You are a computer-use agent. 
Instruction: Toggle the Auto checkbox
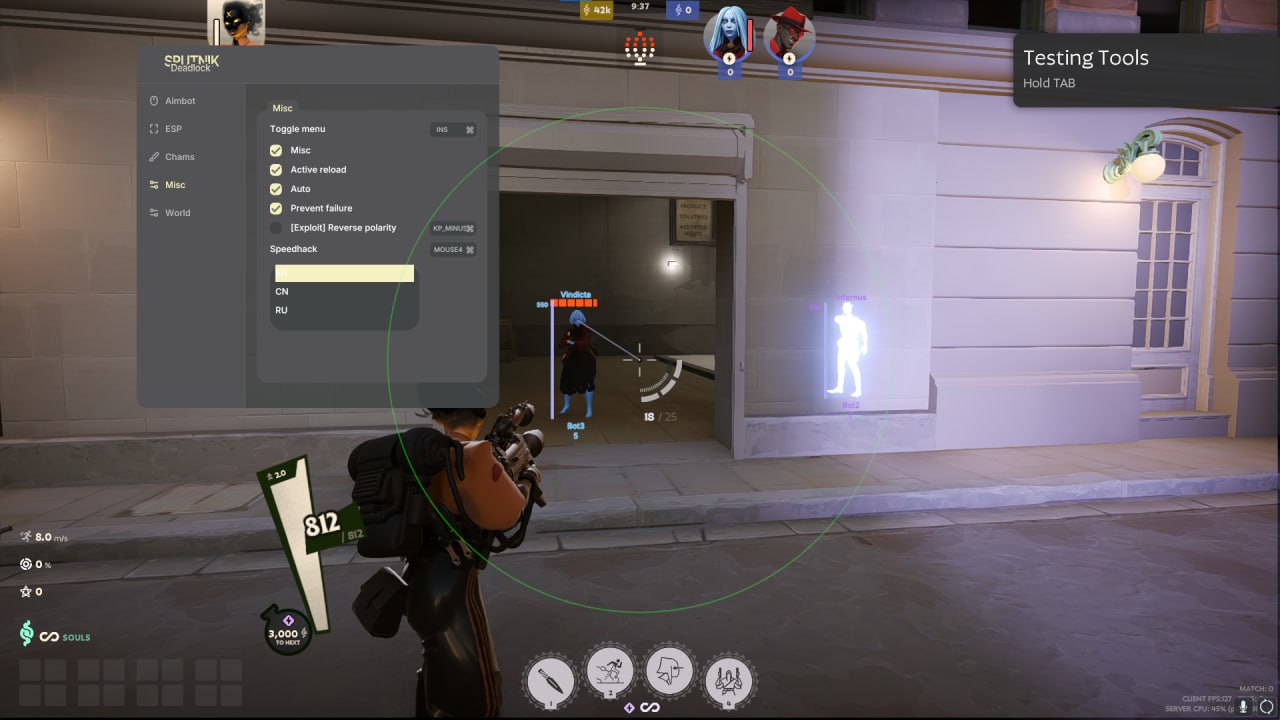(x=276, y=189)
